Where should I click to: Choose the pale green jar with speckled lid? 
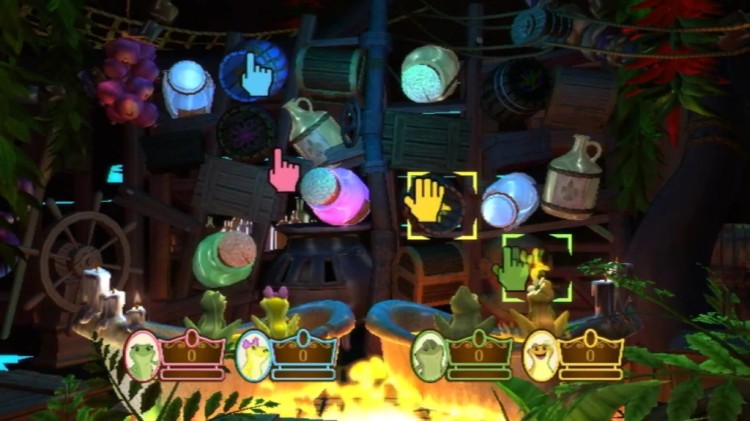(430, 73)
